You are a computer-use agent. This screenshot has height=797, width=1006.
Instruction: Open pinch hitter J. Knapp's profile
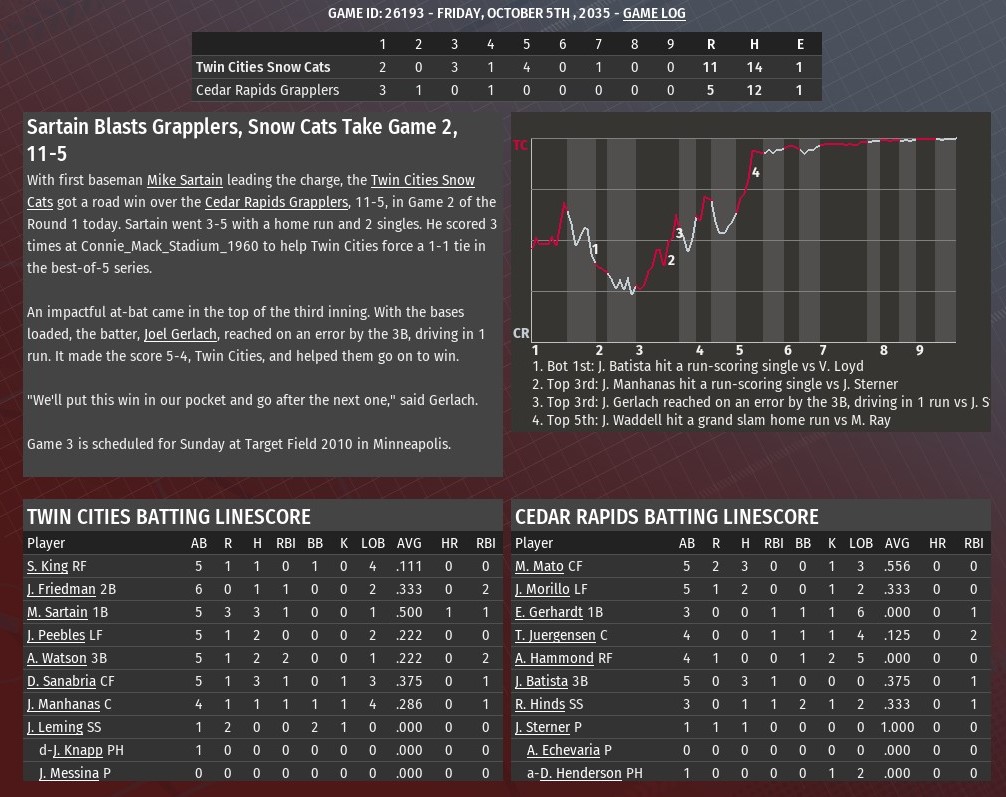(77, 750)
